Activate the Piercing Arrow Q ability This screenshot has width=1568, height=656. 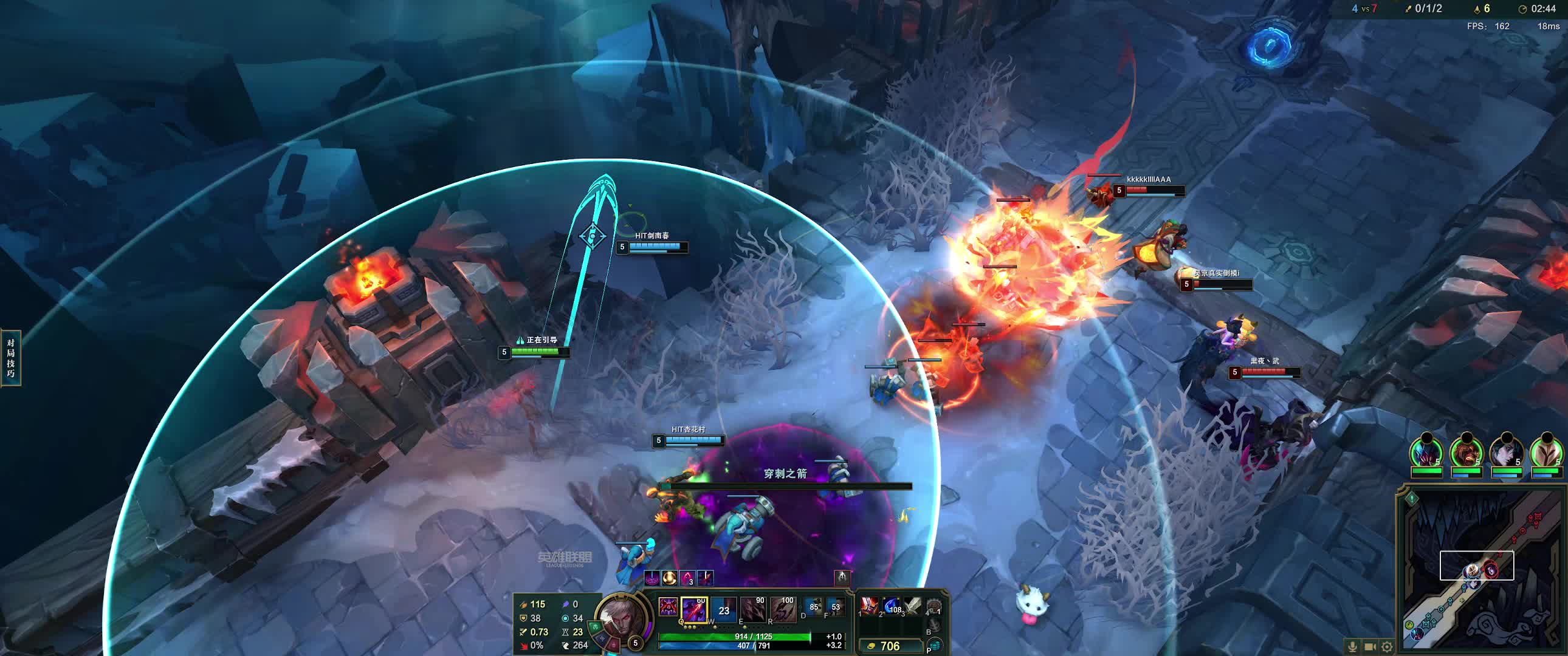click(694, 609)
